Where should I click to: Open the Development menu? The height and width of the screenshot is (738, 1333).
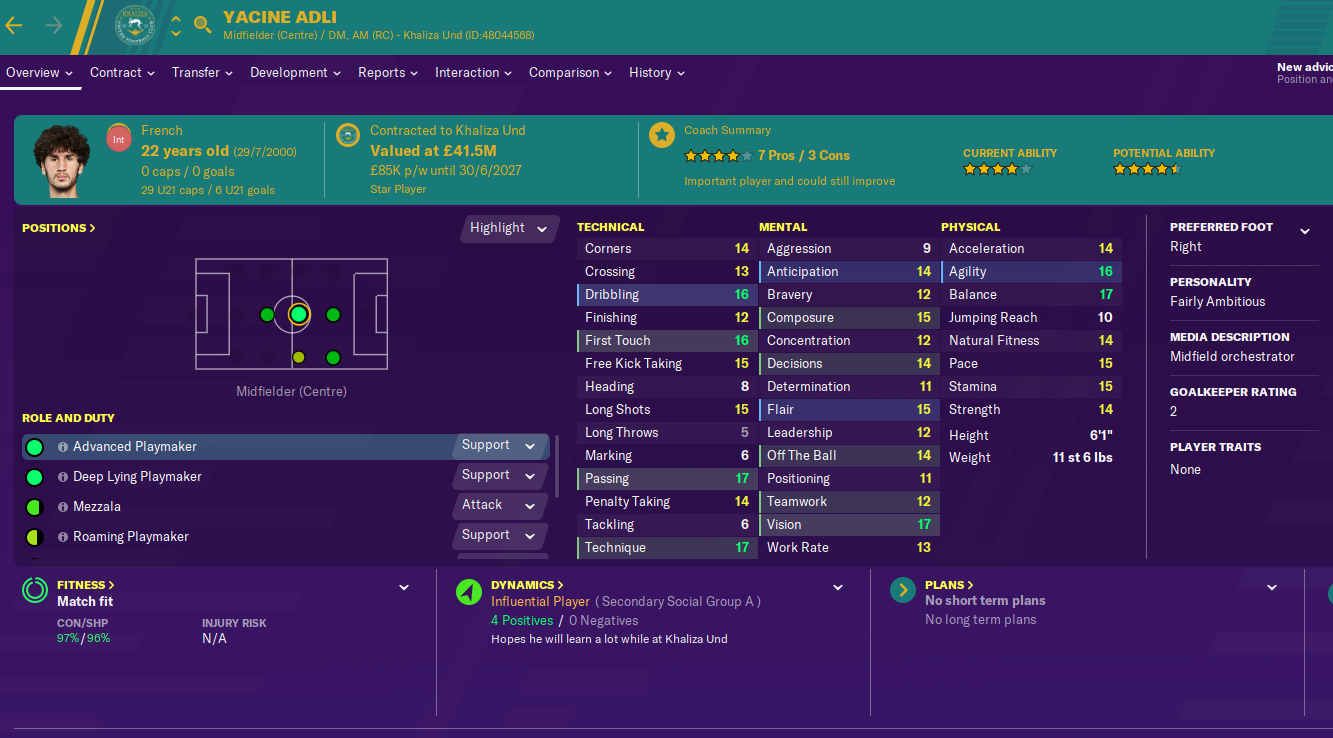(296, 73)
